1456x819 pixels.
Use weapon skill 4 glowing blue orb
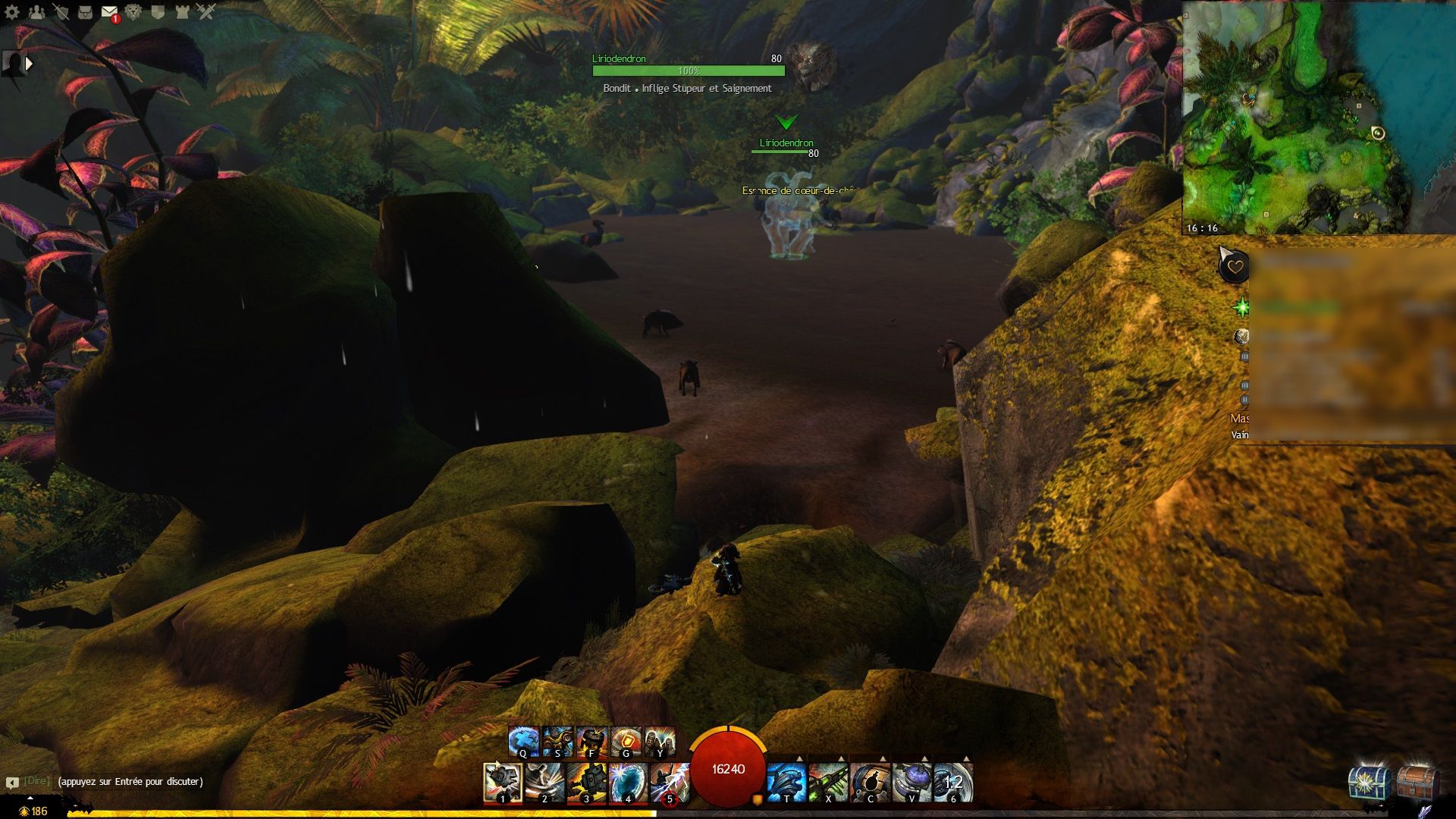(628, 782)
